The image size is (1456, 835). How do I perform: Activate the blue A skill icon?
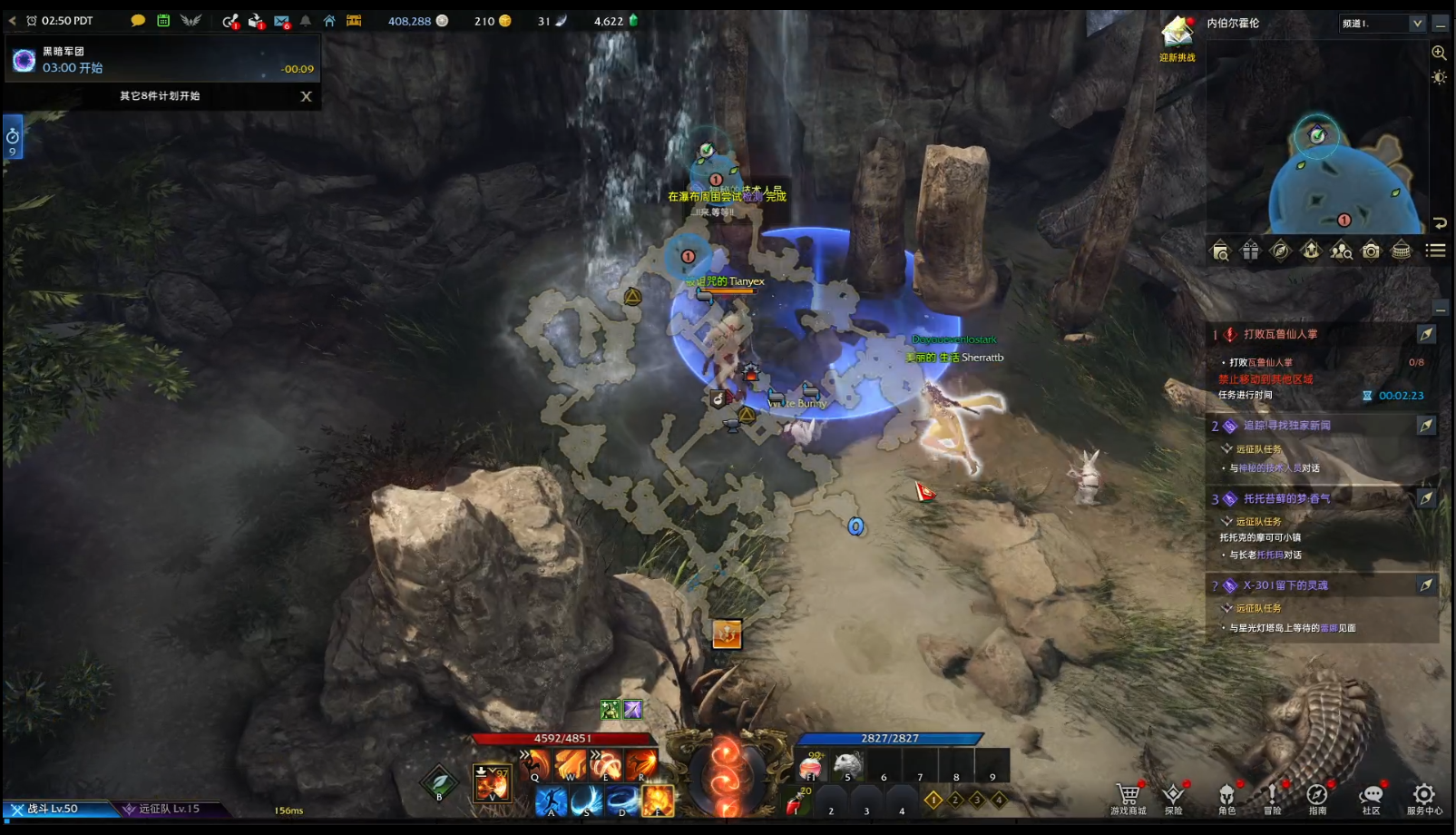pyautogui.click(x=551, y=801)
